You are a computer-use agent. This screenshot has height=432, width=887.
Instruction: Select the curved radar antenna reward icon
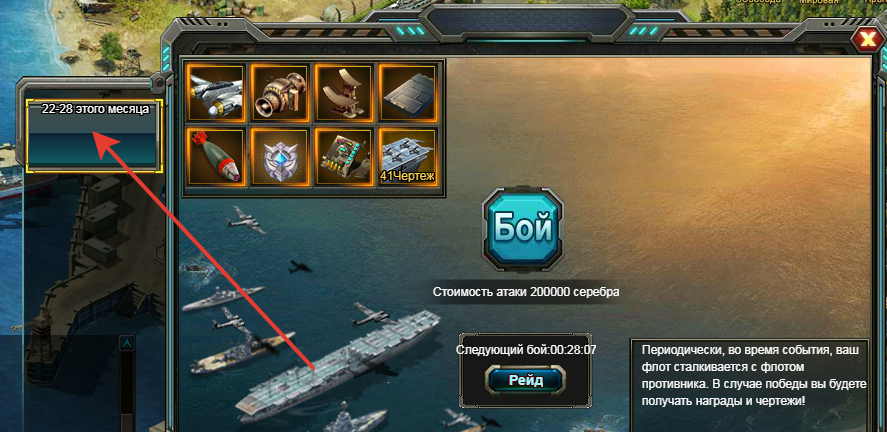[x=344, y=93]
